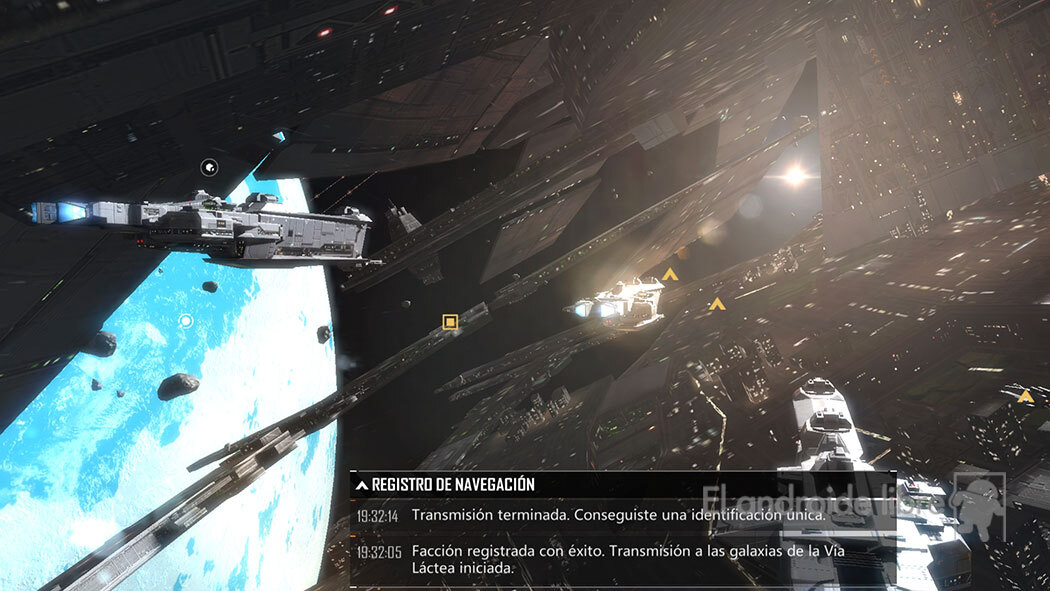Click the white asteroid-icon waypoint marker
The width and height of the screenshot is (1050, 591).
pyautogui.click(x=209, y=168)
